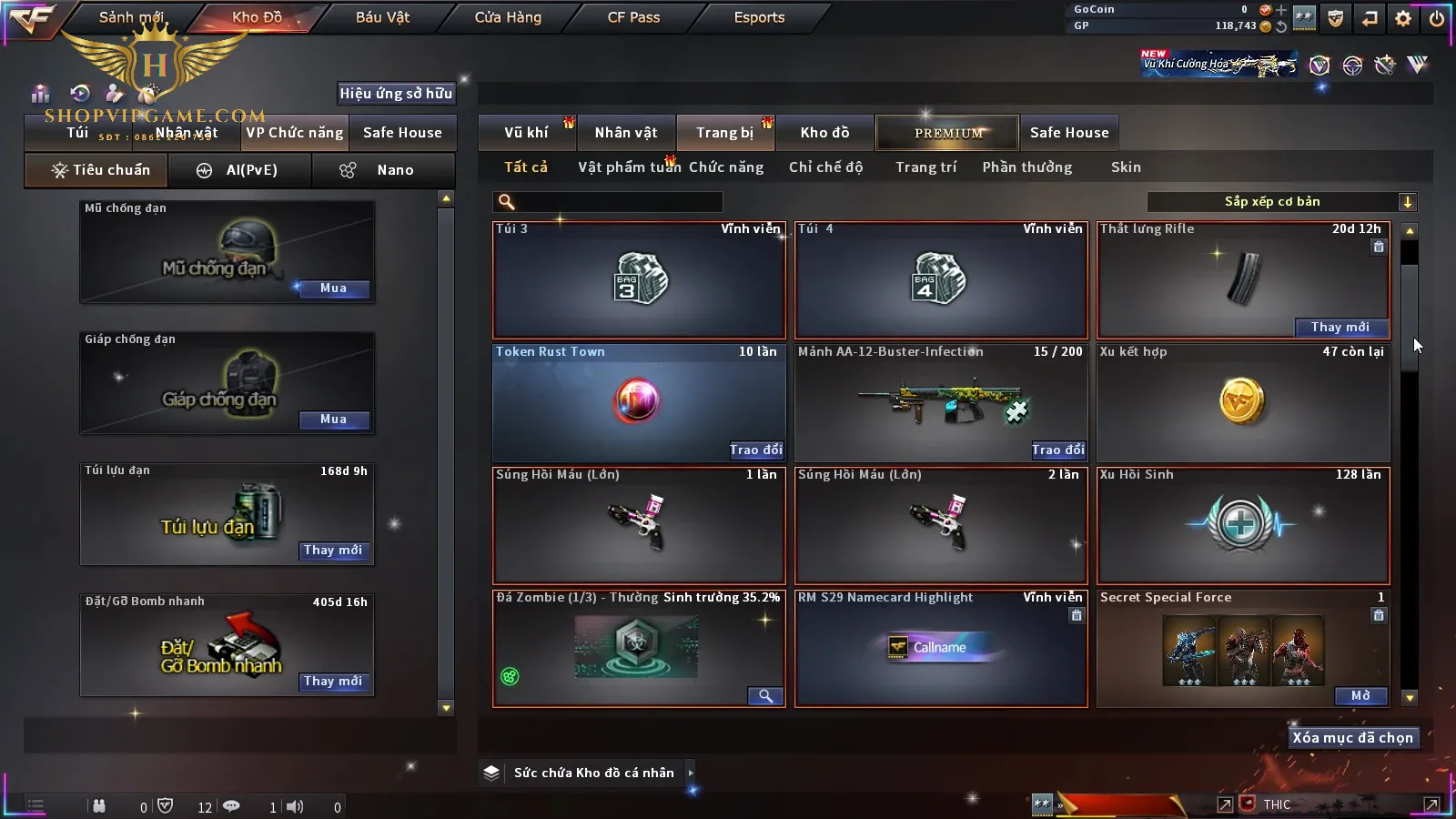Open the settings gear icon
Viewport: 1456px width, 819px height.
(1403, 18)
